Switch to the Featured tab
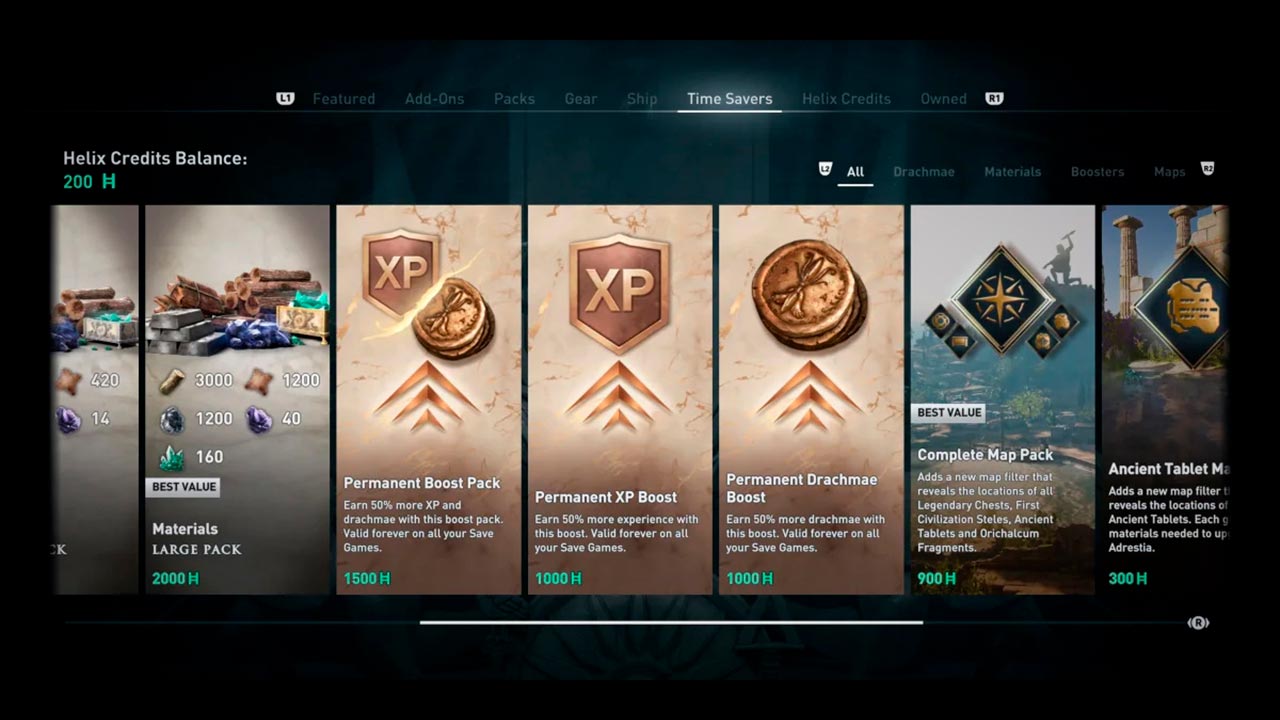 click(x=343, y=99)
